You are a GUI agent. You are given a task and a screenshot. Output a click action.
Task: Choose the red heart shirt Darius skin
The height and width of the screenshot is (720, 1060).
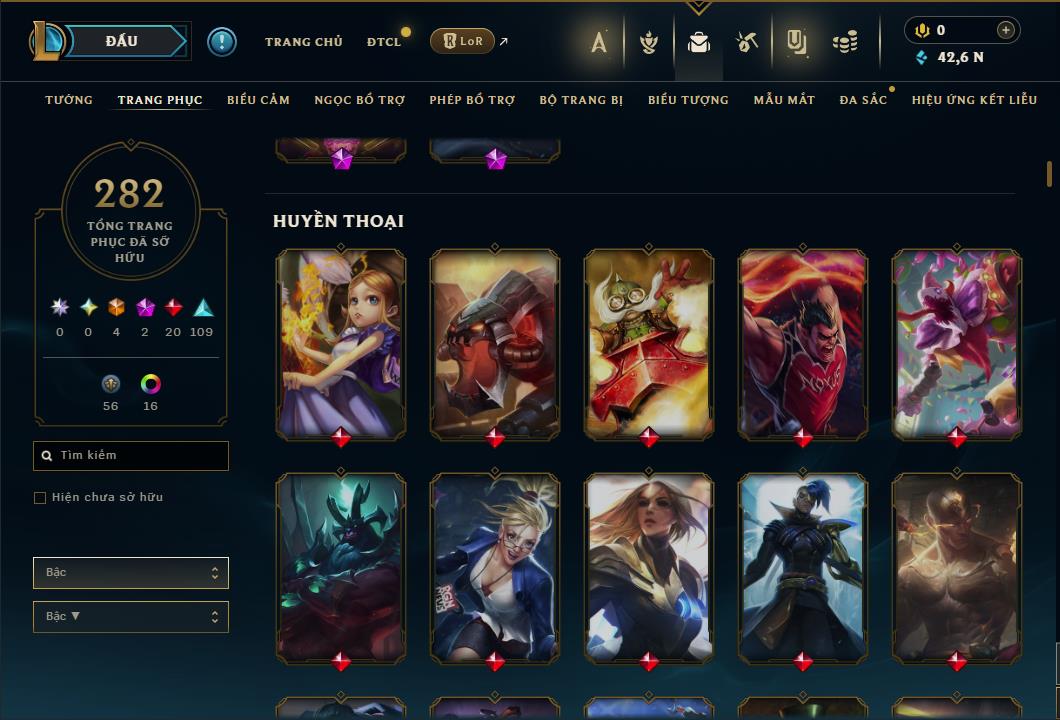pyautogui.click(x=803, y=343)
